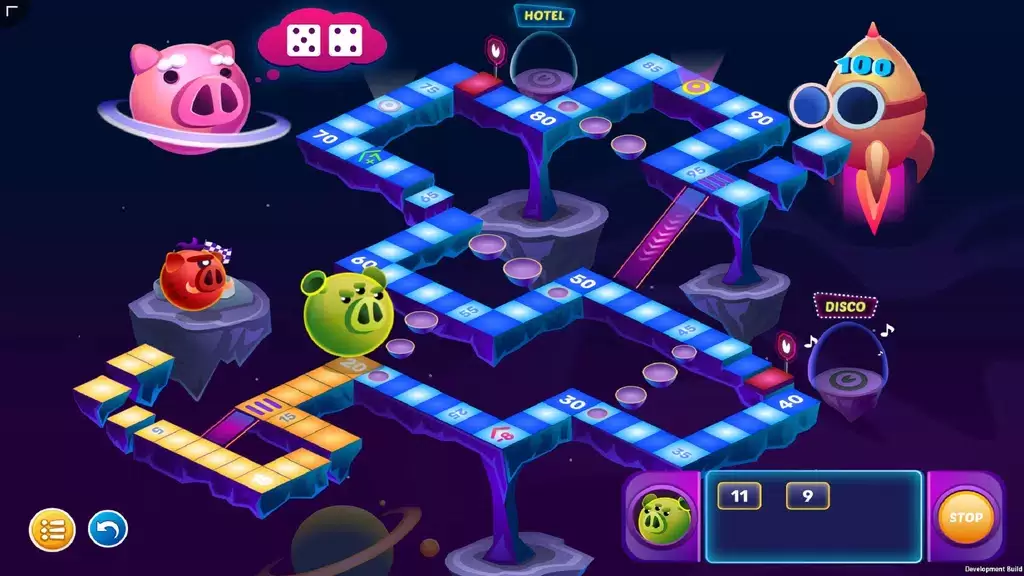1024x576 pixels.
Task: Hit the orange STOP button
Action: (965, 517)
